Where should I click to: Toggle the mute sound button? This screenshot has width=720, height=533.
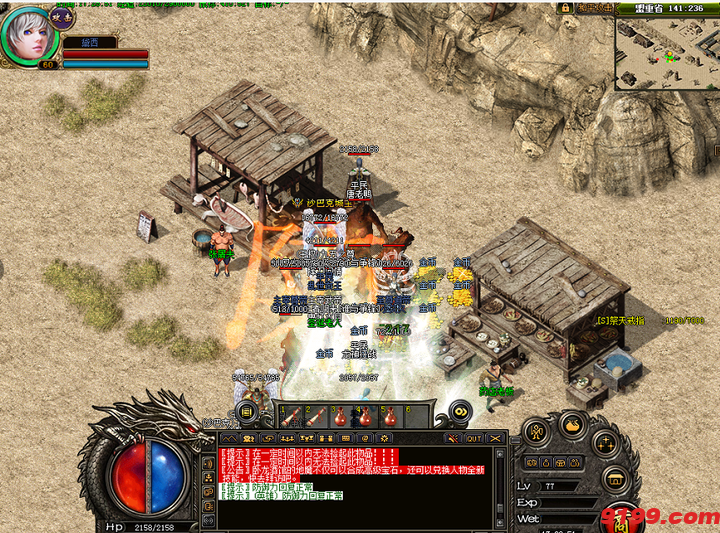[x=453, y=438]
